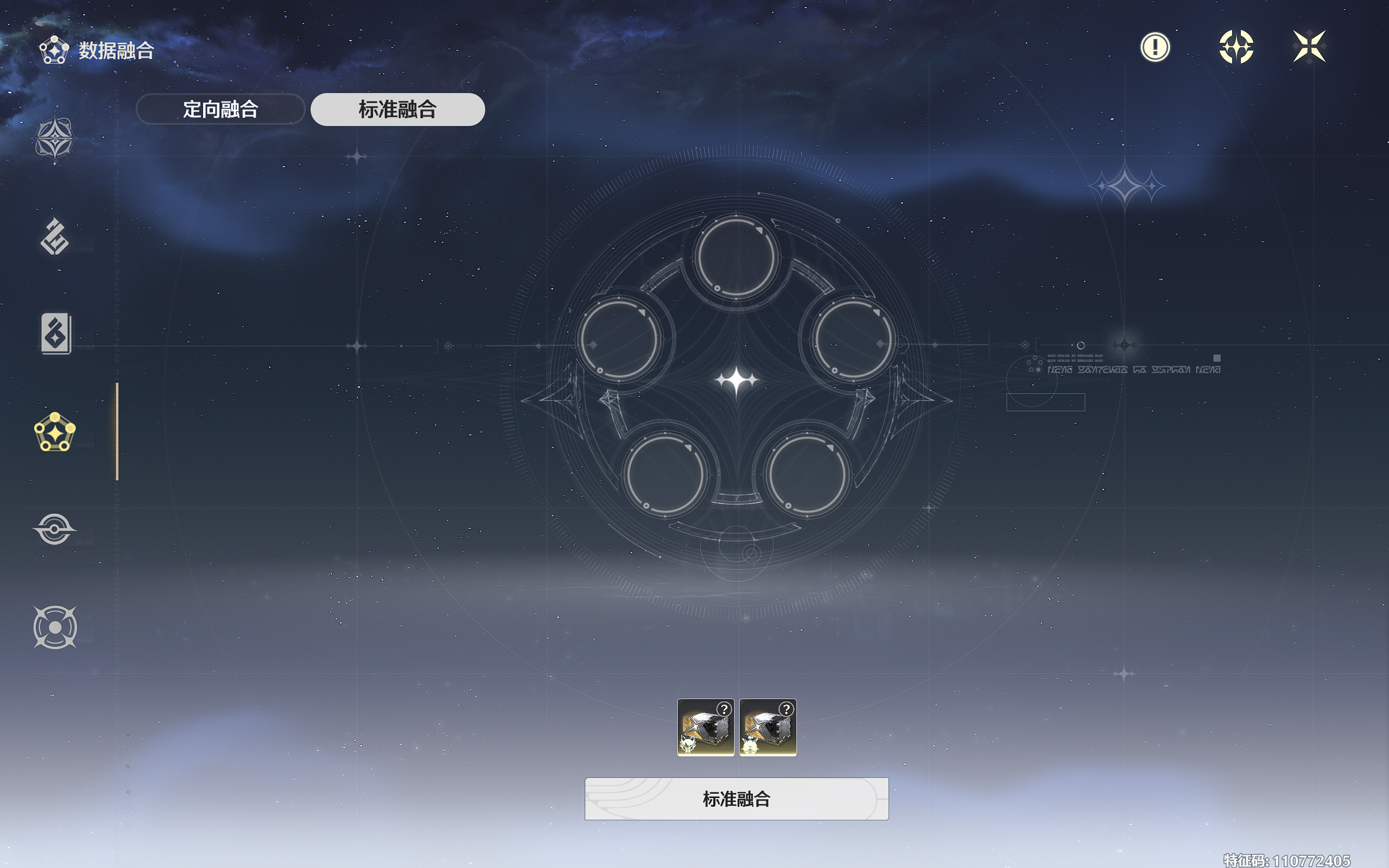Close the data merge screen
This screenshot has height=868, width=1389.
tap(1309, 47)
